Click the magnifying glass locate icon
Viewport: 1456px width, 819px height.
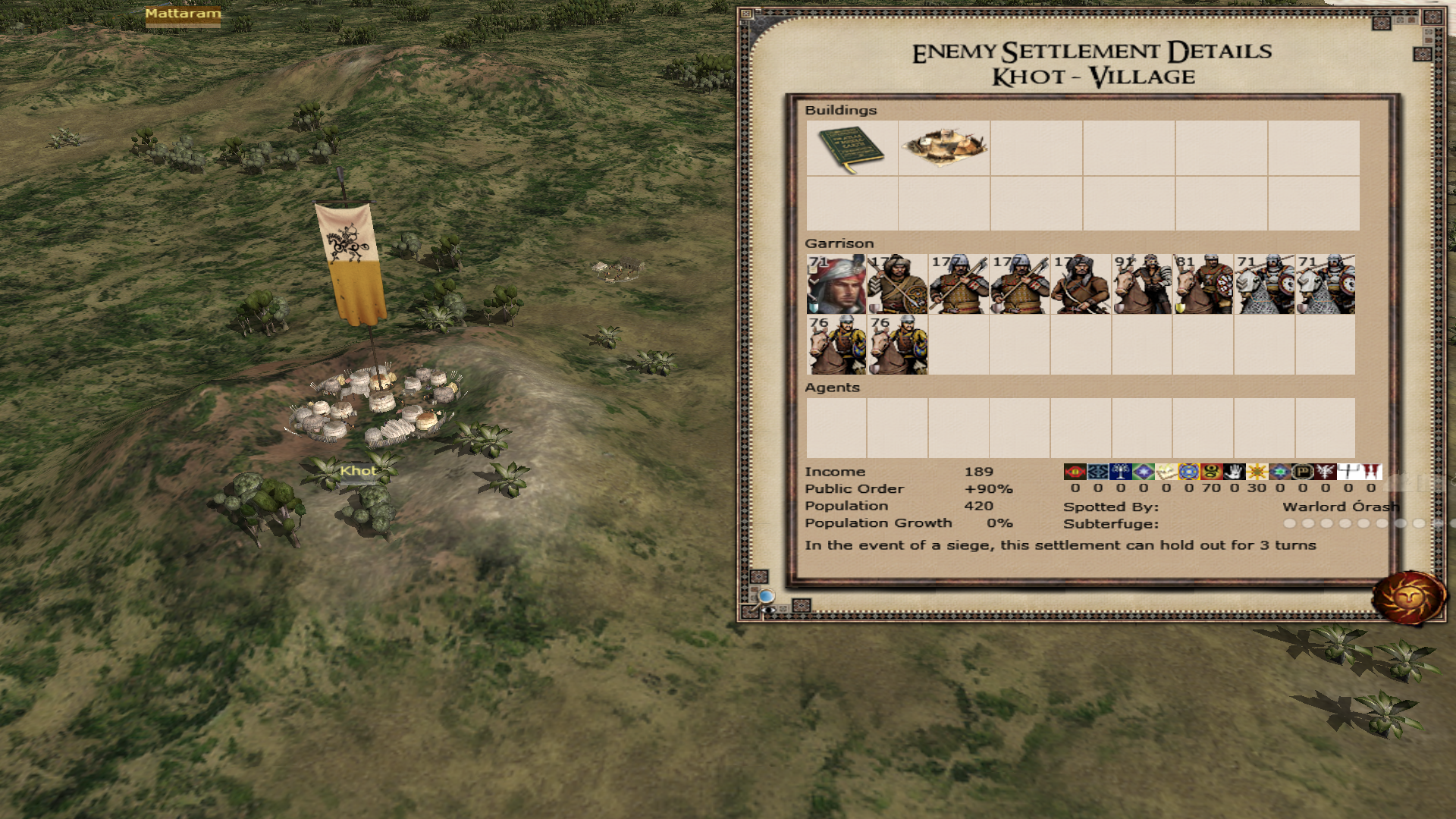point(767,598)
